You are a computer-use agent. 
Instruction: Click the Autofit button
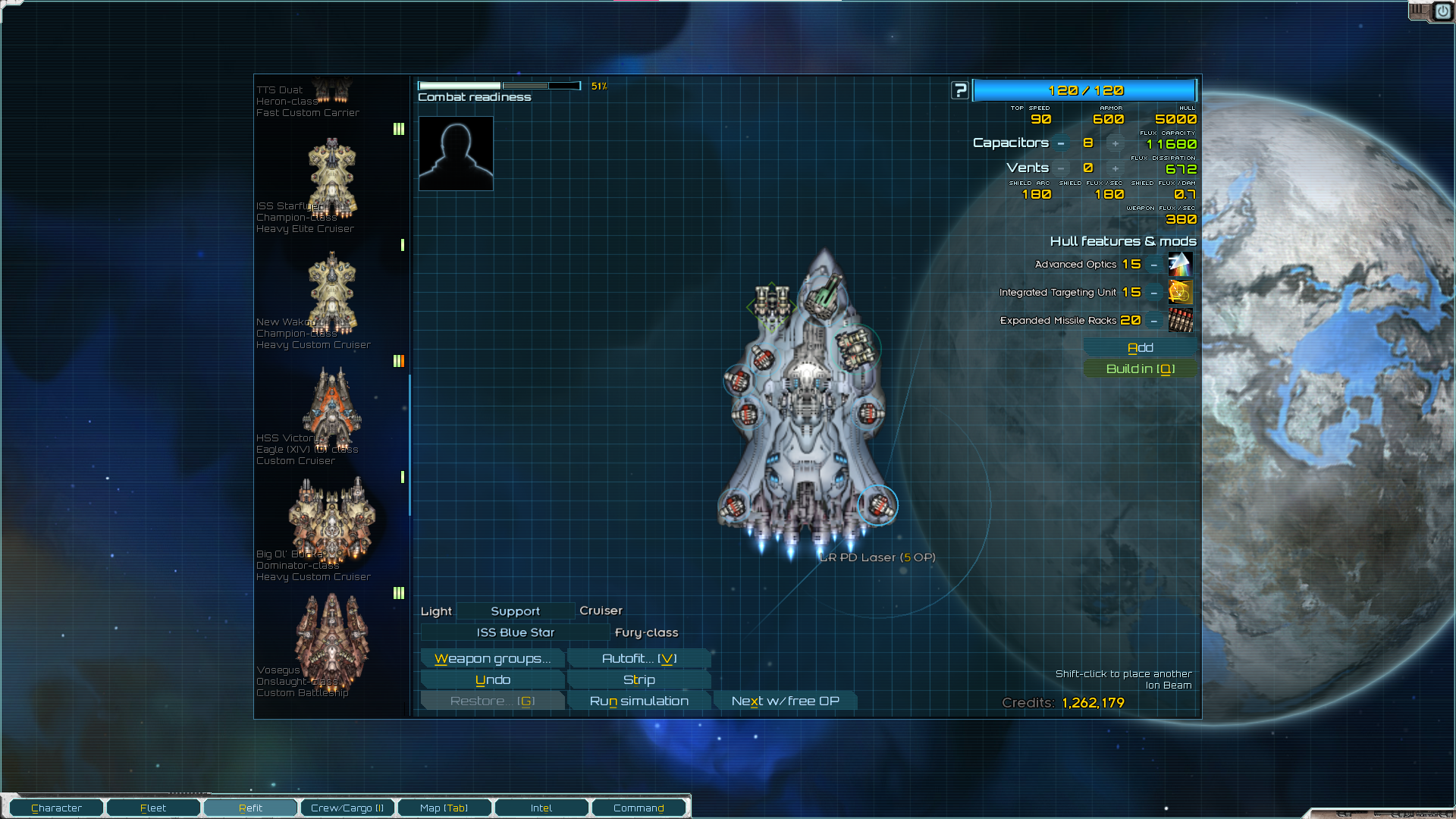[x=639, y=658]
